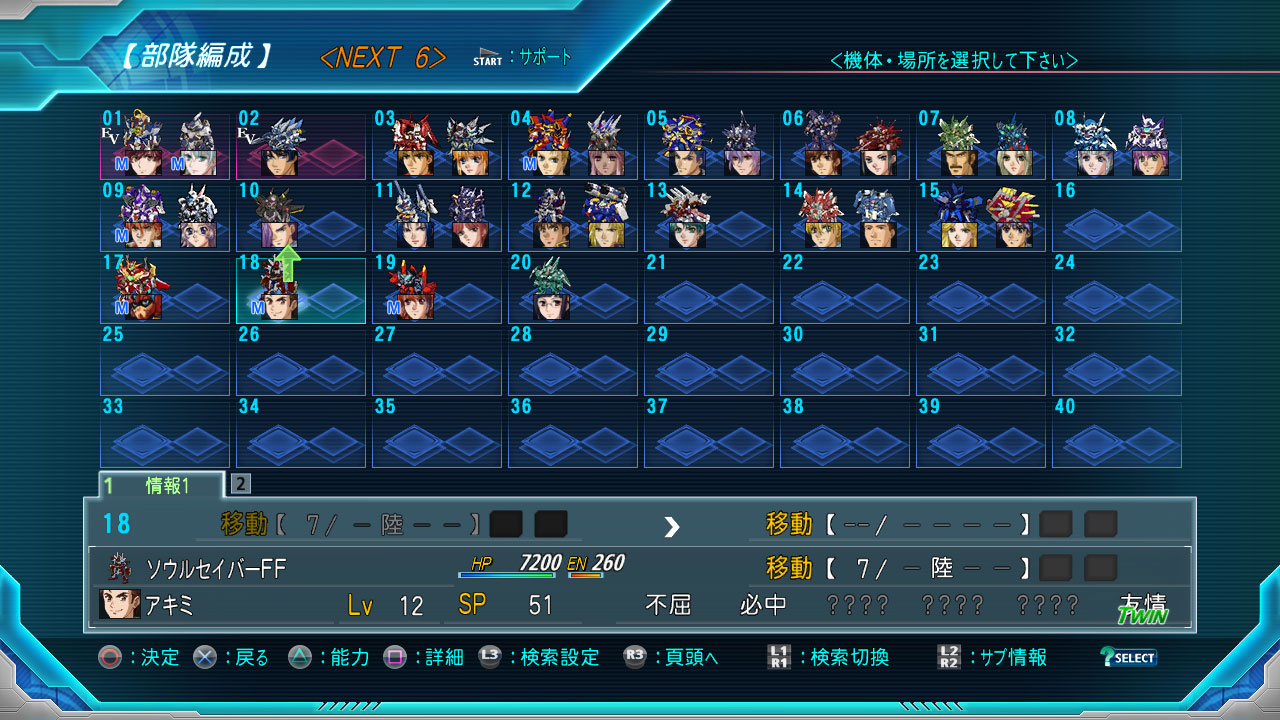The height and width of the screenshot is (720, 1280).
Task: Pick squad slot 15
Action: (981, 218)
